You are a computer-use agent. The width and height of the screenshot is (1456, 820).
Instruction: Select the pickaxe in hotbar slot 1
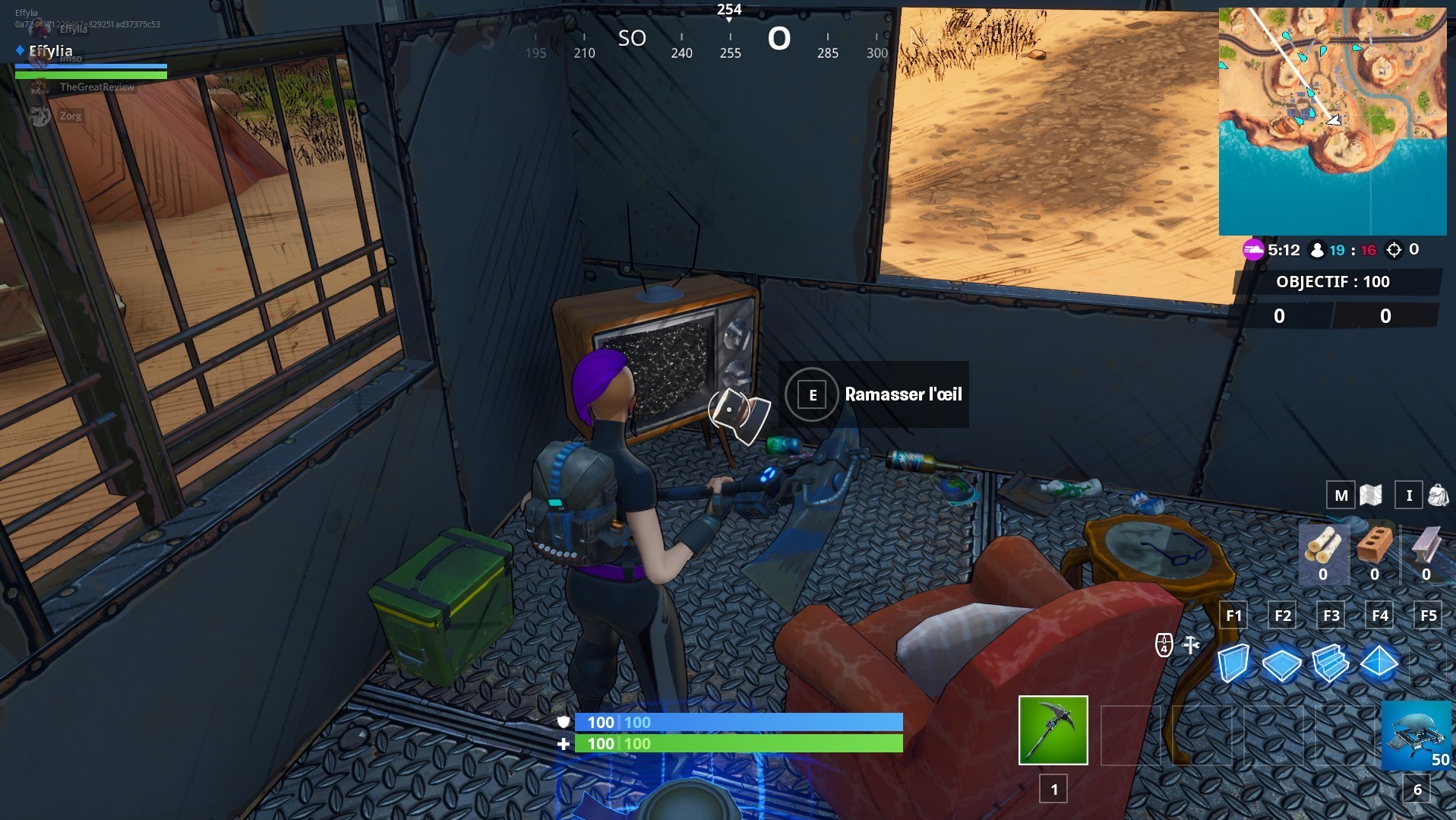tap(1053, 730)
